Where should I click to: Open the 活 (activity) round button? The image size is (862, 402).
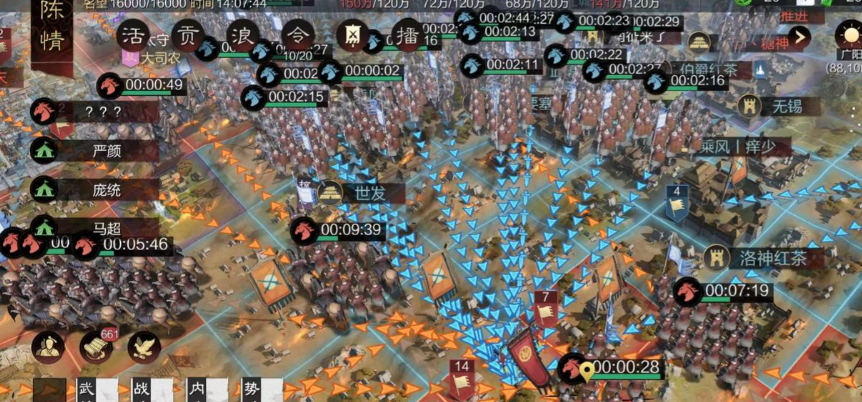point(132,35)
